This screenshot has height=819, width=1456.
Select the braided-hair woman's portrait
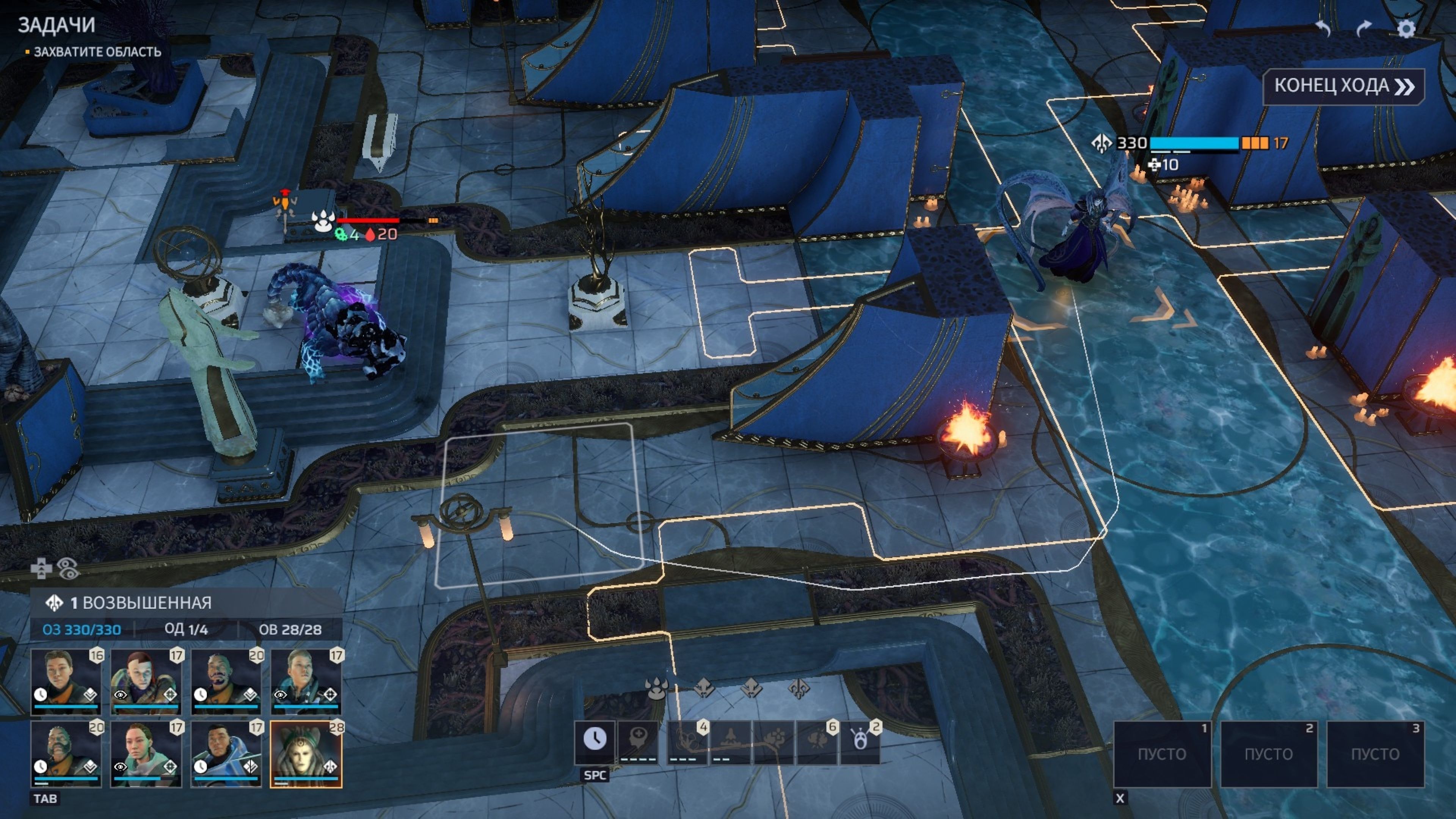[x=146, y=753]
